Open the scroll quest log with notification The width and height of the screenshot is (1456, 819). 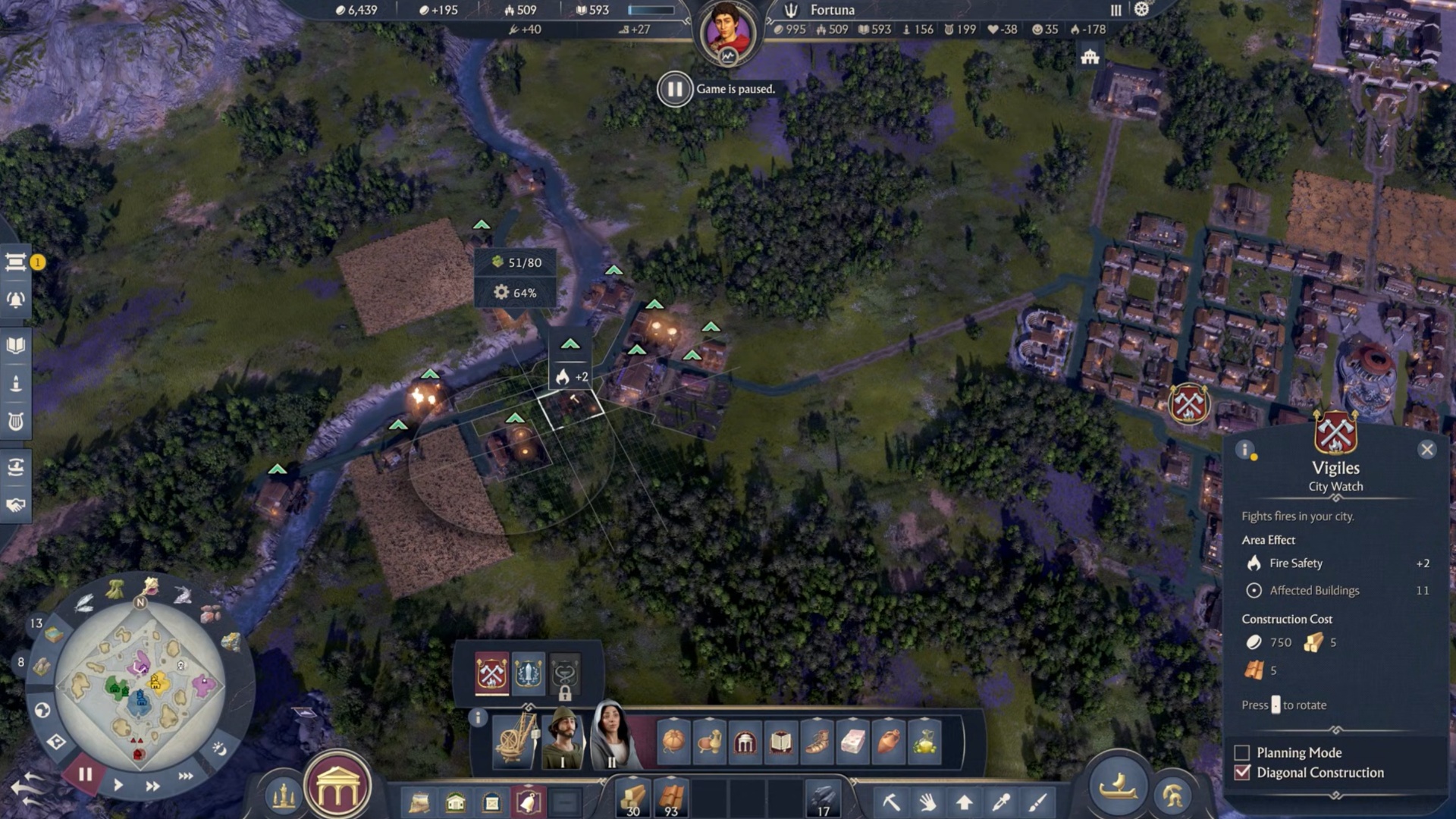[x=16, y=262]
